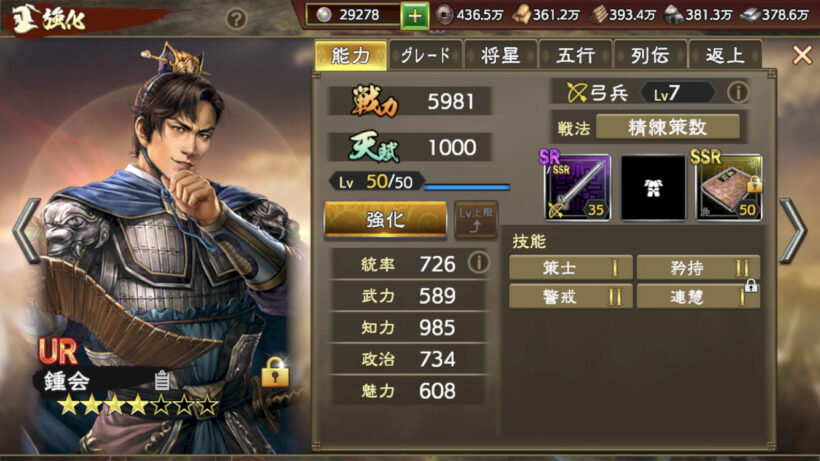
Task: Open the 精練策数 tactic button
Action: (668, 127)
